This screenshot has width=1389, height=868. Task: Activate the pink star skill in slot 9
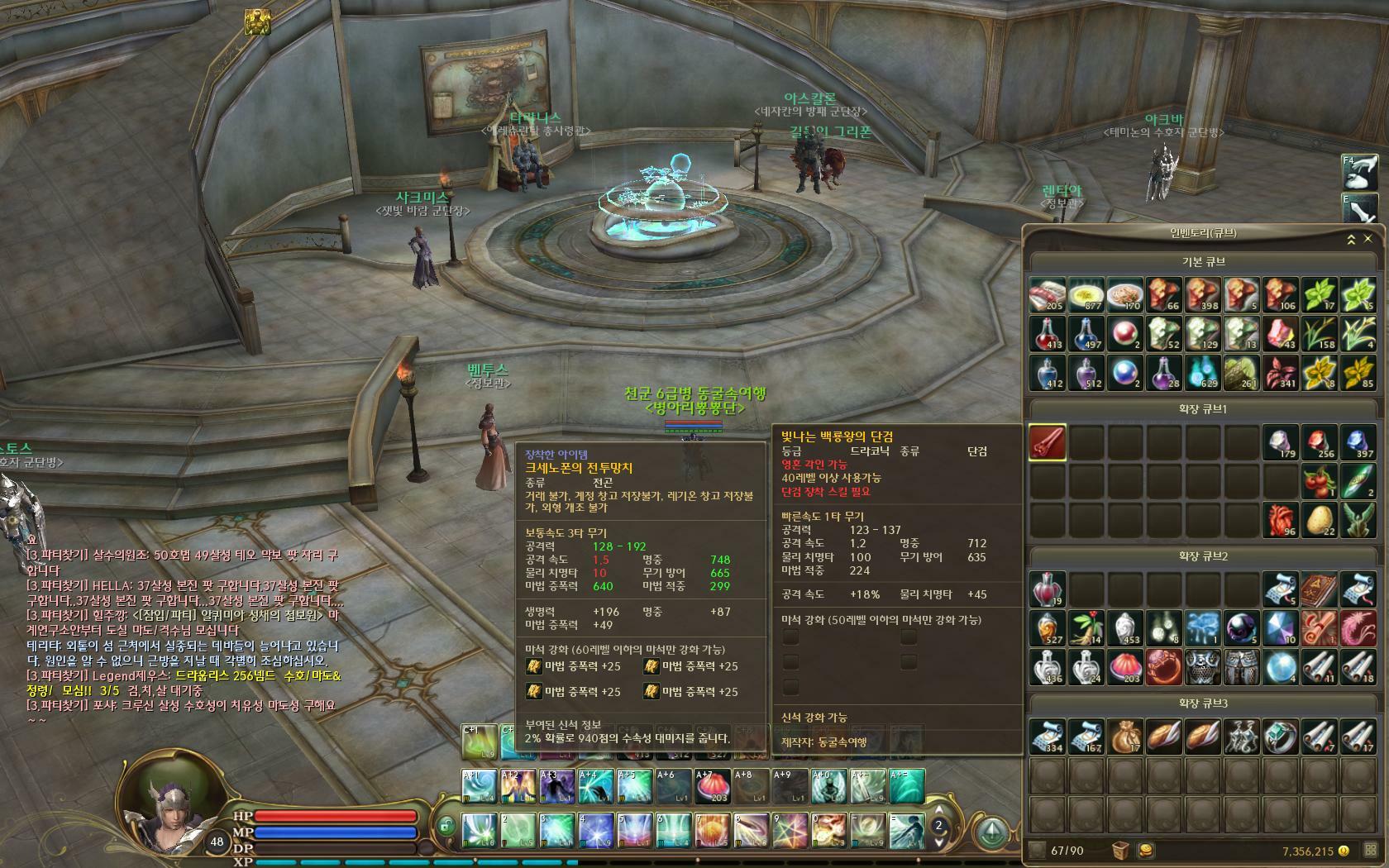click(x=790, y=830)
